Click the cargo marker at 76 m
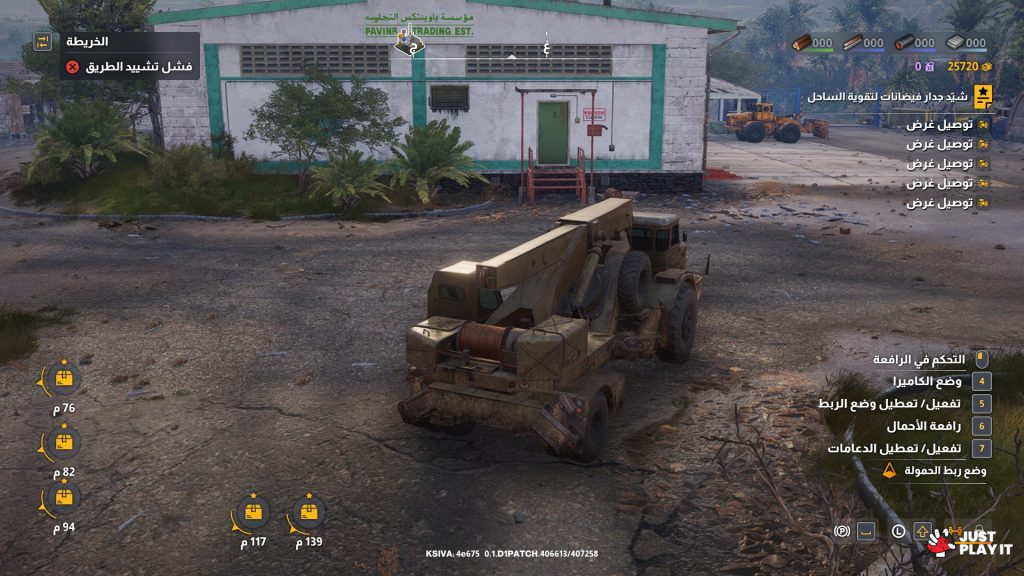 pyautogui.click(x=64, y=379)
